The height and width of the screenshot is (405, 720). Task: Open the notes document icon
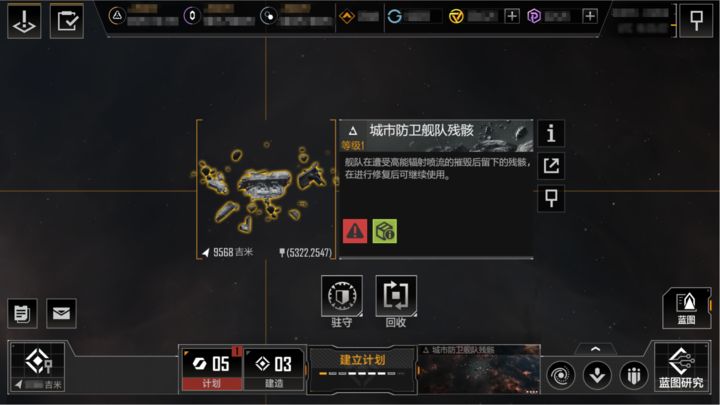[x=23, y=314]
